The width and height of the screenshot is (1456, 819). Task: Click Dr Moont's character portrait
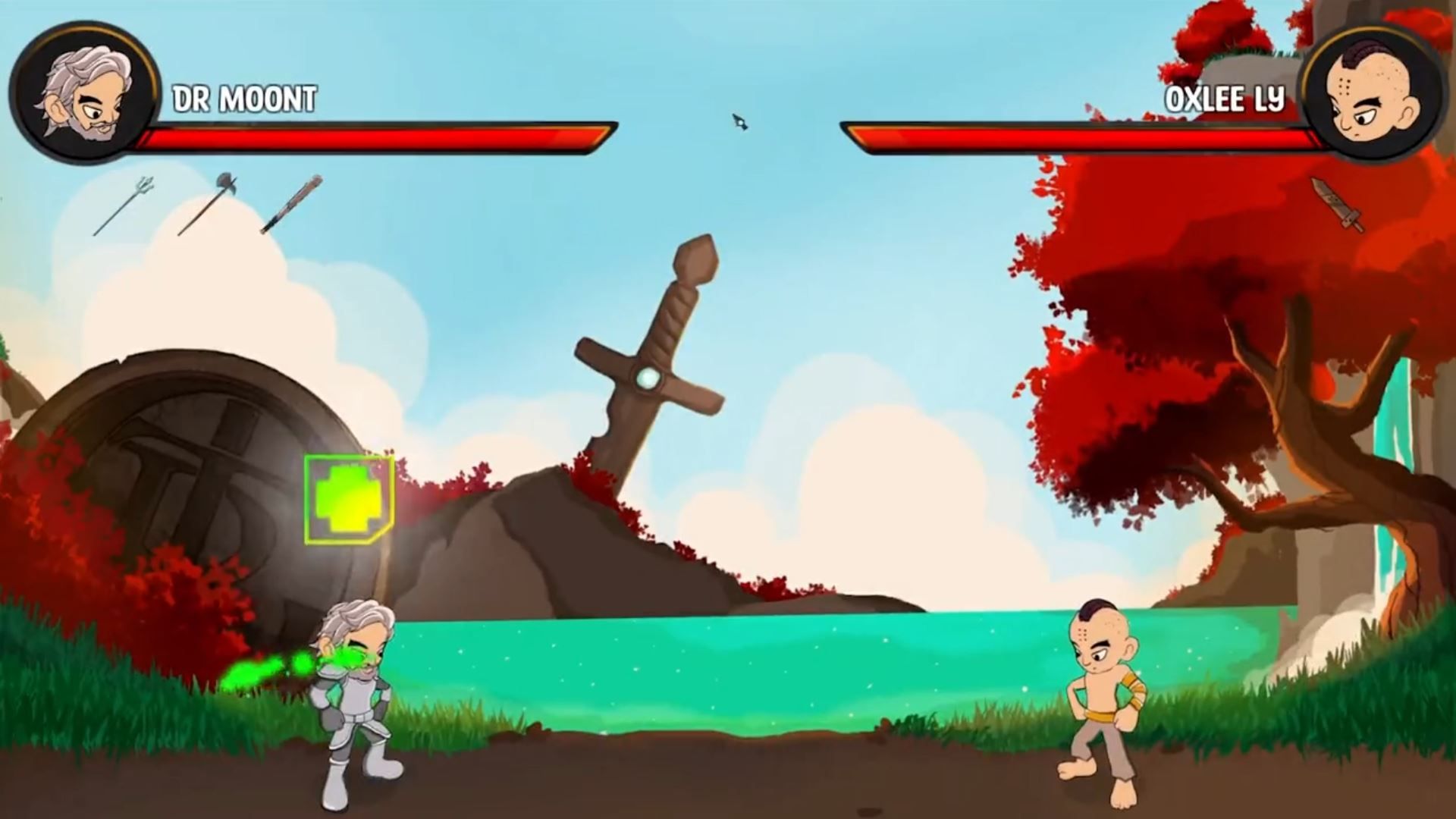point(85,92)
